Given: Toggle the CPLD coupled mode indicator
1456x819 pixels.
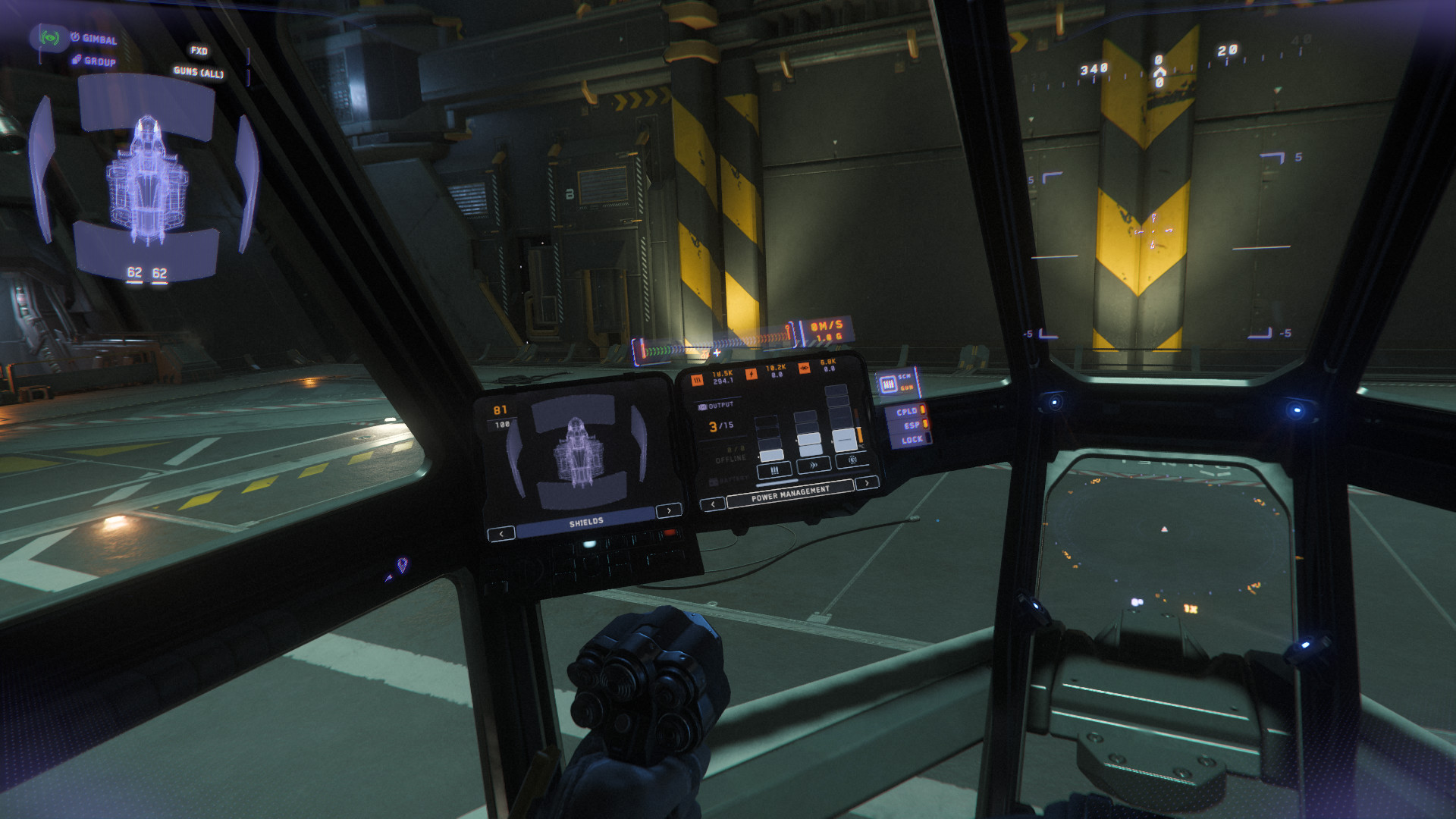Looking at the screenshot, I should [x=908, y=412].
